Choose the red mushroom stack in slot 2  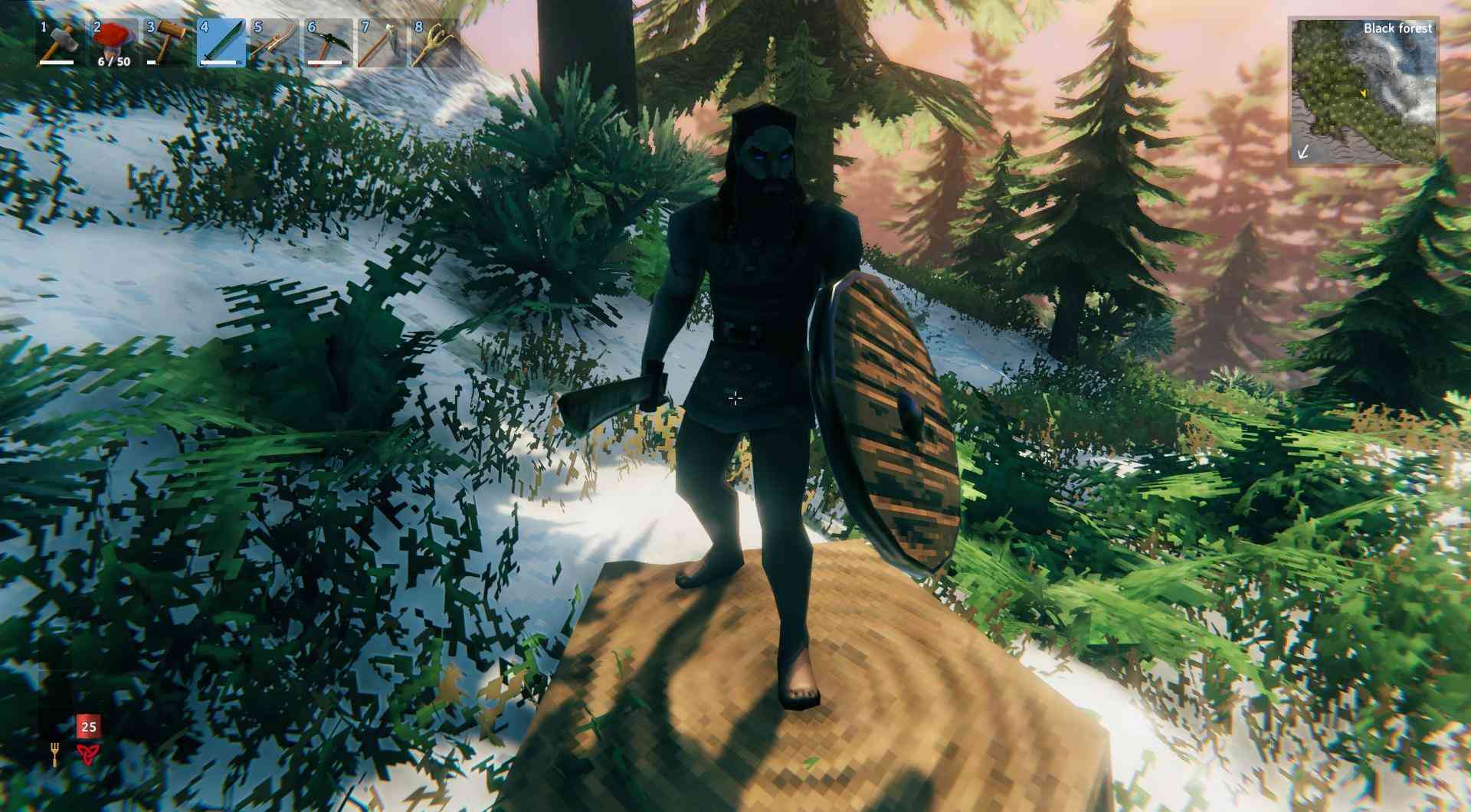113,43
